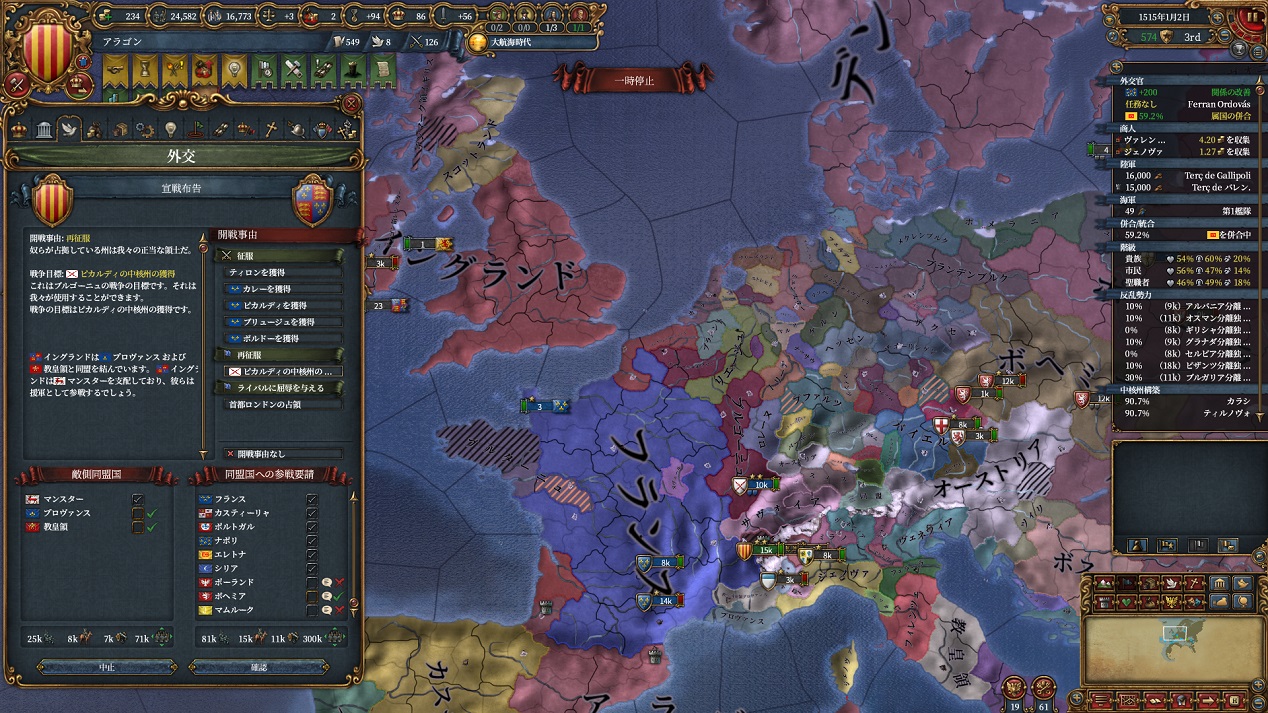Image resolution: width=1268 pixels, height=713 pixels.
Task: Open the dove diplomatic map mode
Action: coord(1166,584)
